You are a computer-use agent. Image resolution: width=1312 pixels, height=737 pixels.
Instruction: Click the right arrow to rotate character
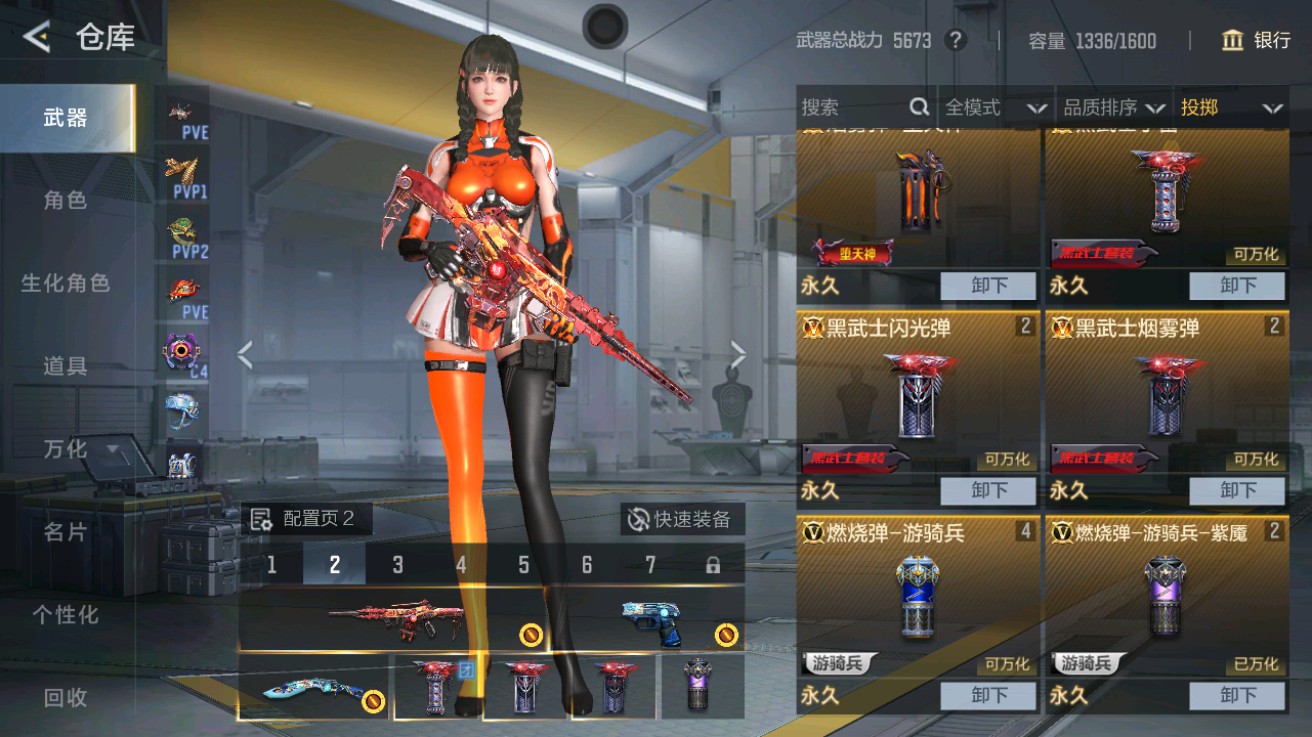tap(738, 353)
